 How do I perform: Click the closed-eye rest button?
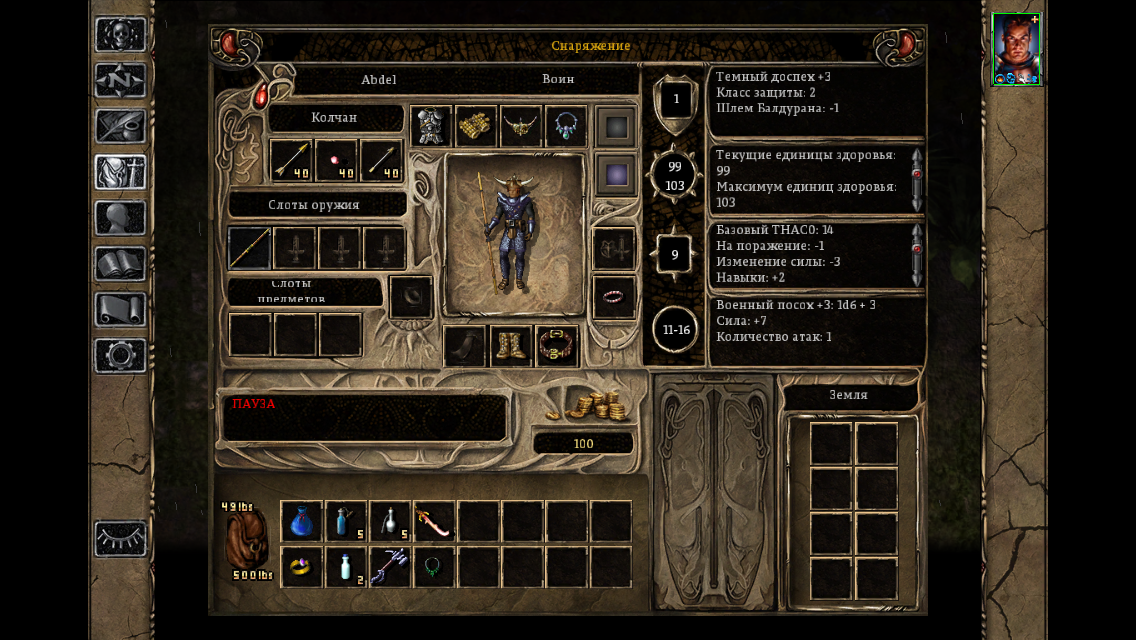tap(121, 539)
